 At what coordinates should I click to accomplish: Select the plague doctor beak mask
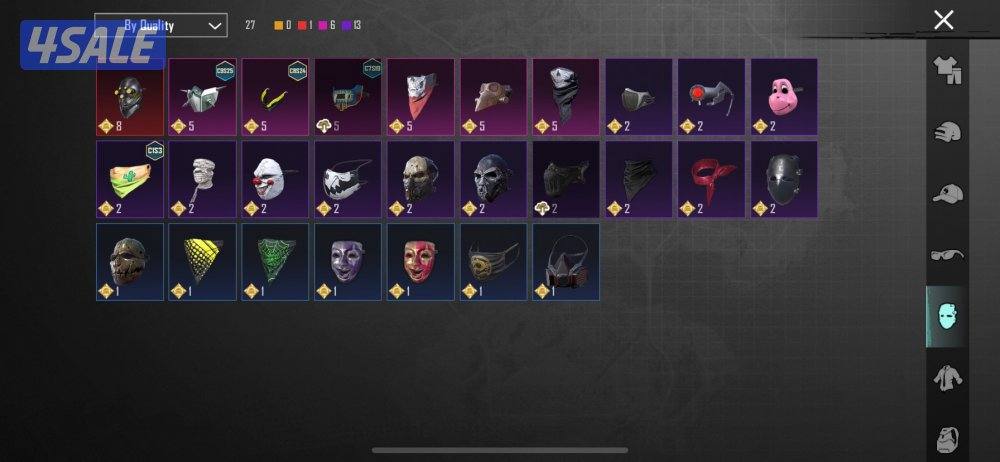coord(493,96)
